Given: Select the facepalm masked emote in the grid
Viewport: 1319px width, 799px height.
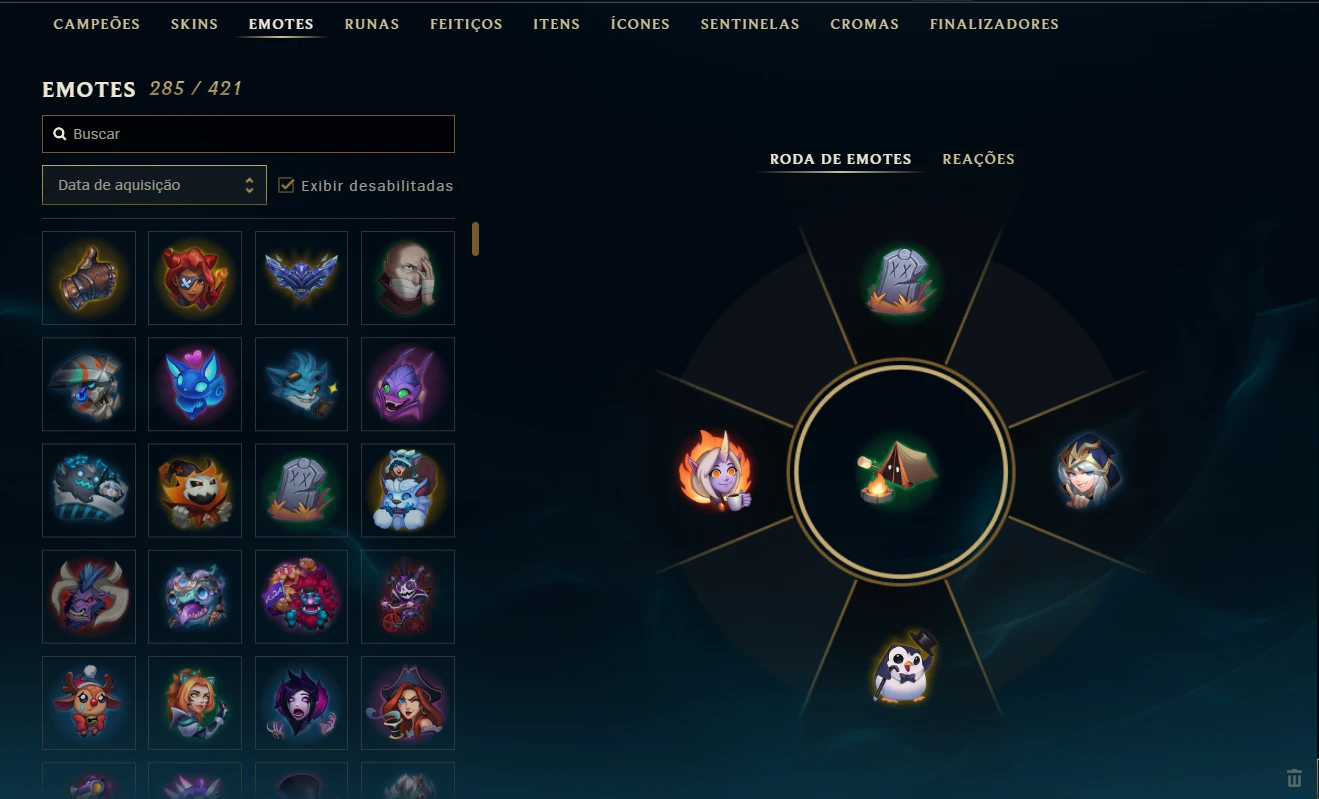Looking at the screenshot, I should (407, 278).
